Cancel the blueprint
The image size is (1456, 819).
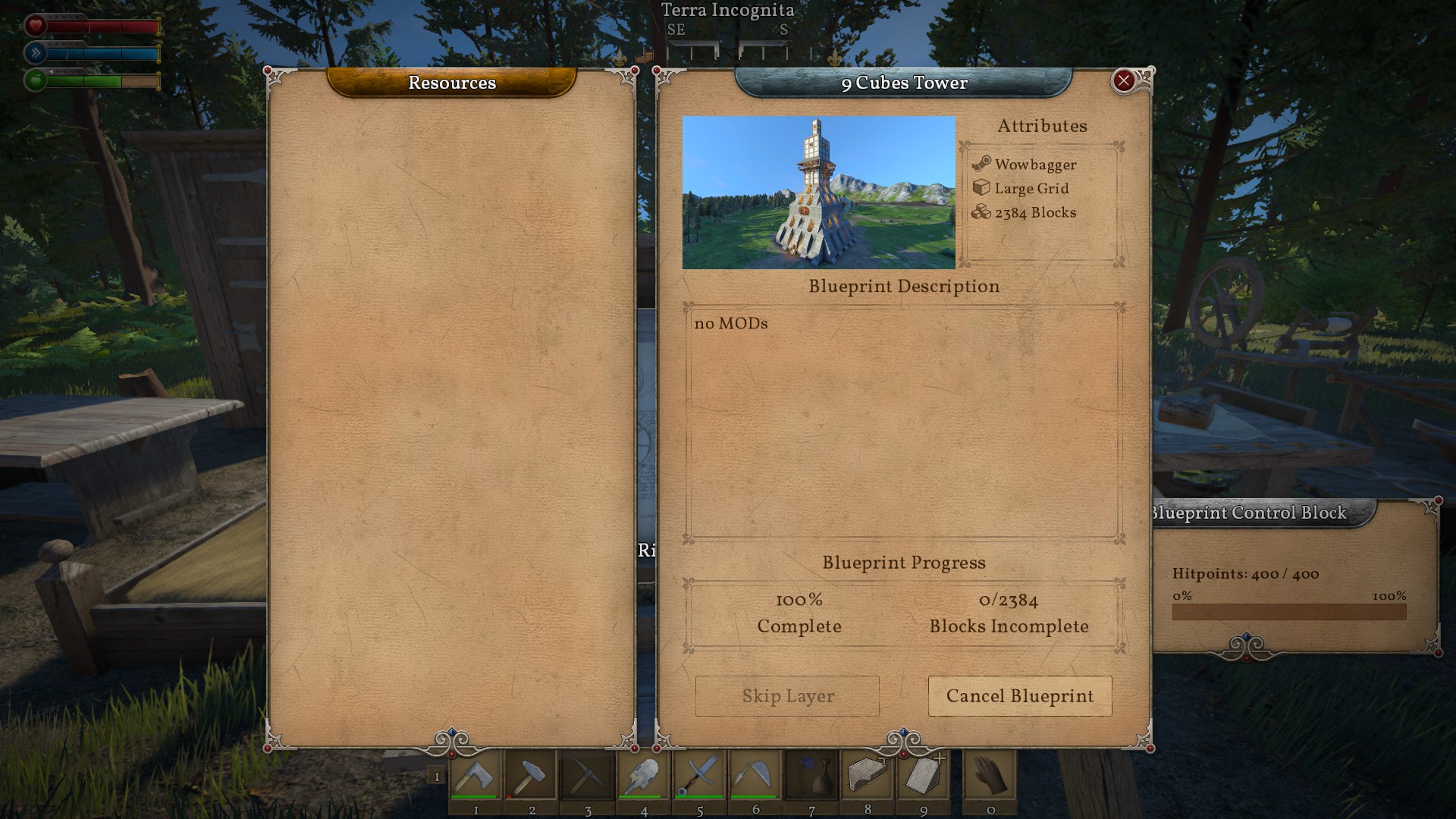pyautogui.click(x=1019, y=696)
